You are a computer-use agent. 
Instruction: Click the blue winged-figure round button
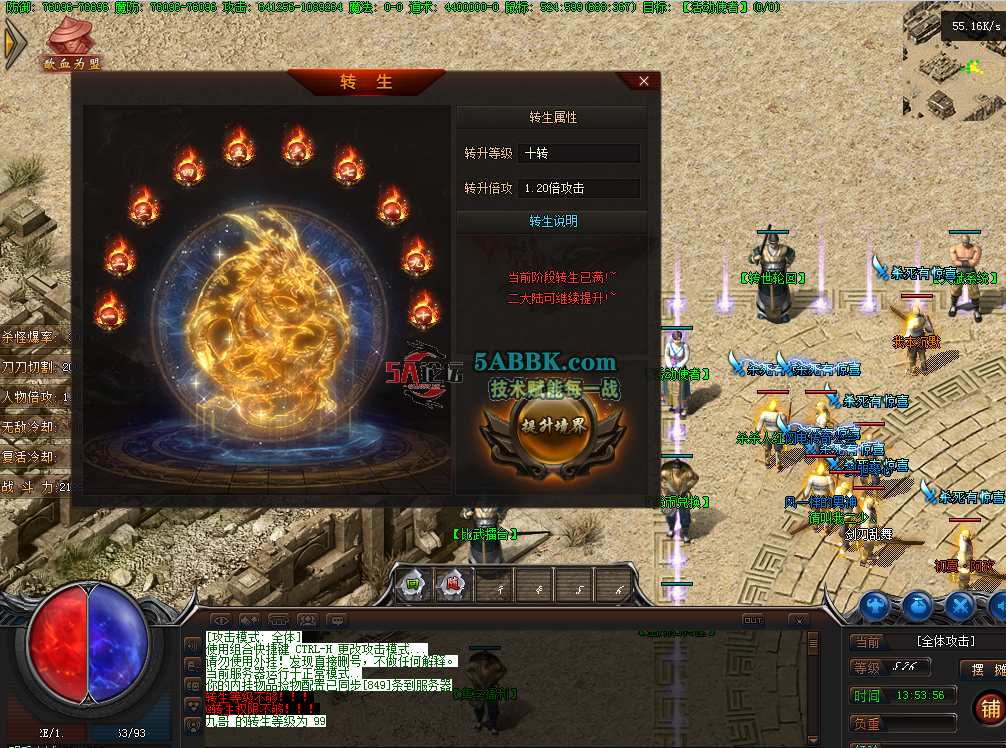coord(876,605)
